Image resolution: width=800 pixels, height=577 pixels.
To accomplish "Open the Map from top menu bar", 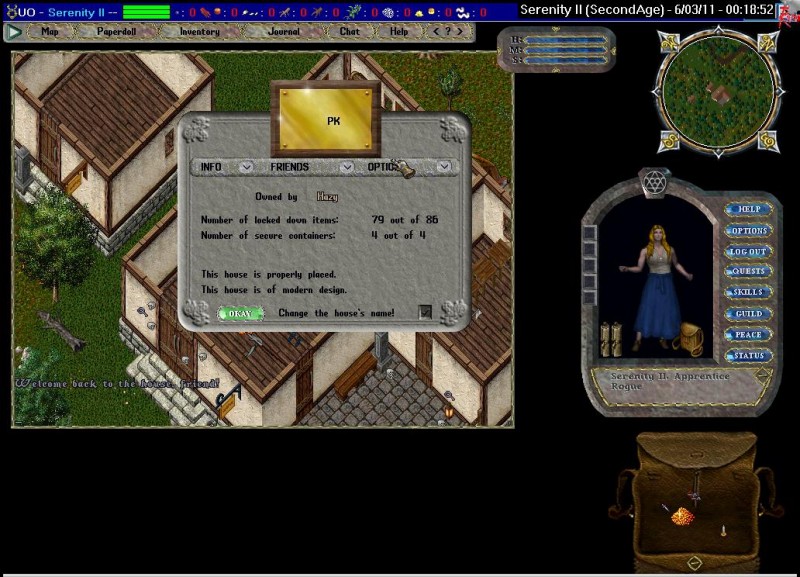I will [50, 31].
